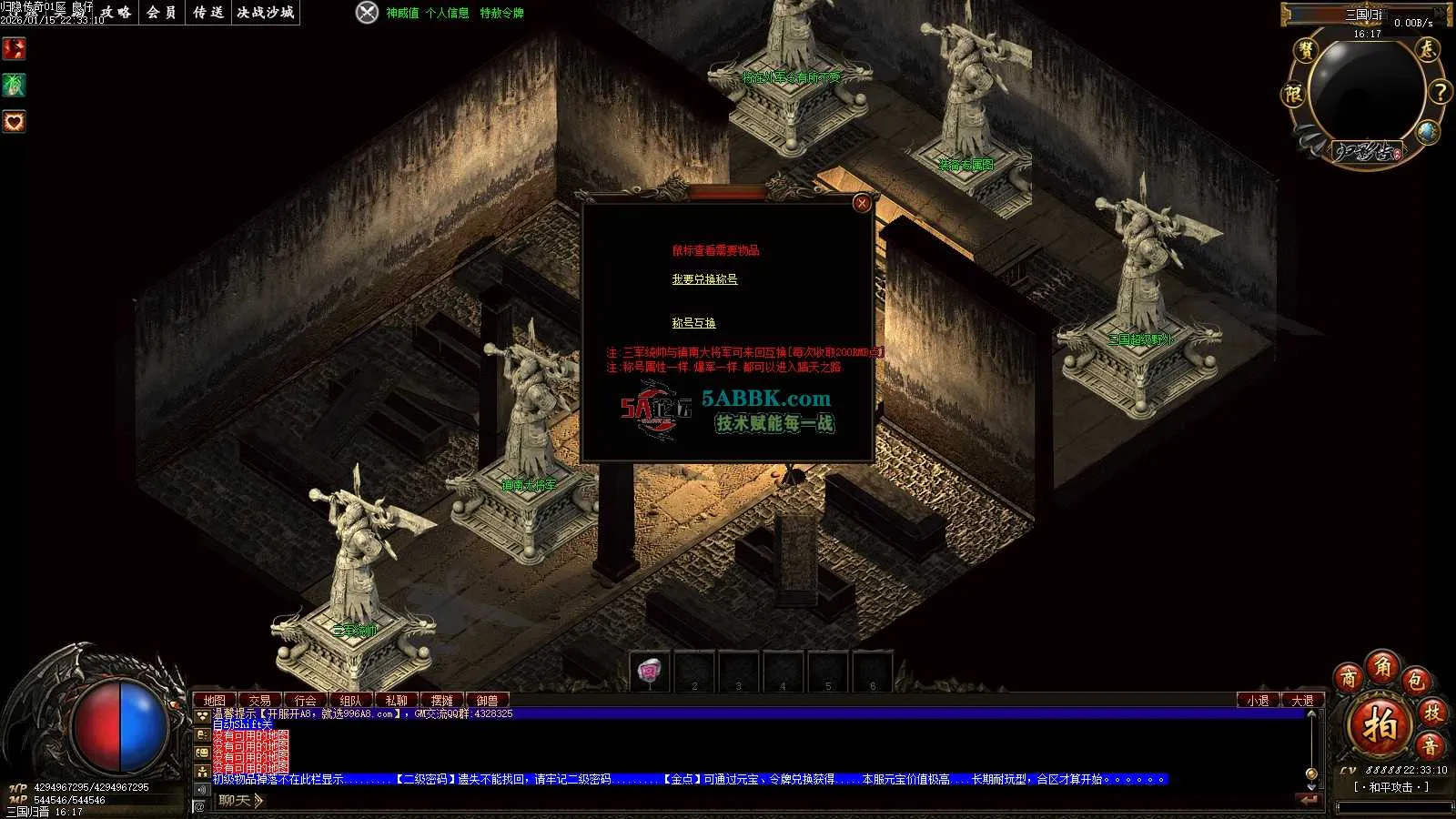The height and width of the screenshot is (819, 1456).
Task: Choose 我要兑换称号 in the dialog
Action: click(x=704, y=279)
